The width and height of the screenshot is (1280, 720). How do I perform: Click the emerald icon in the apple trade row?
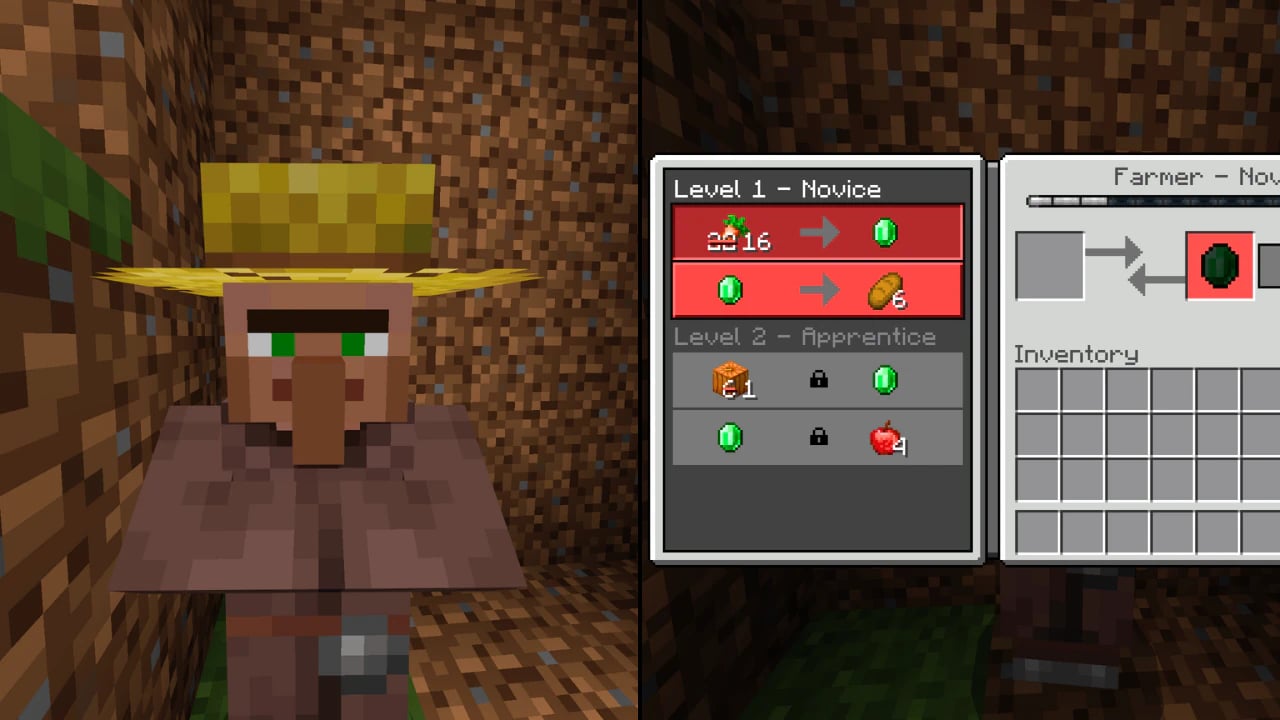coord(730,436)
